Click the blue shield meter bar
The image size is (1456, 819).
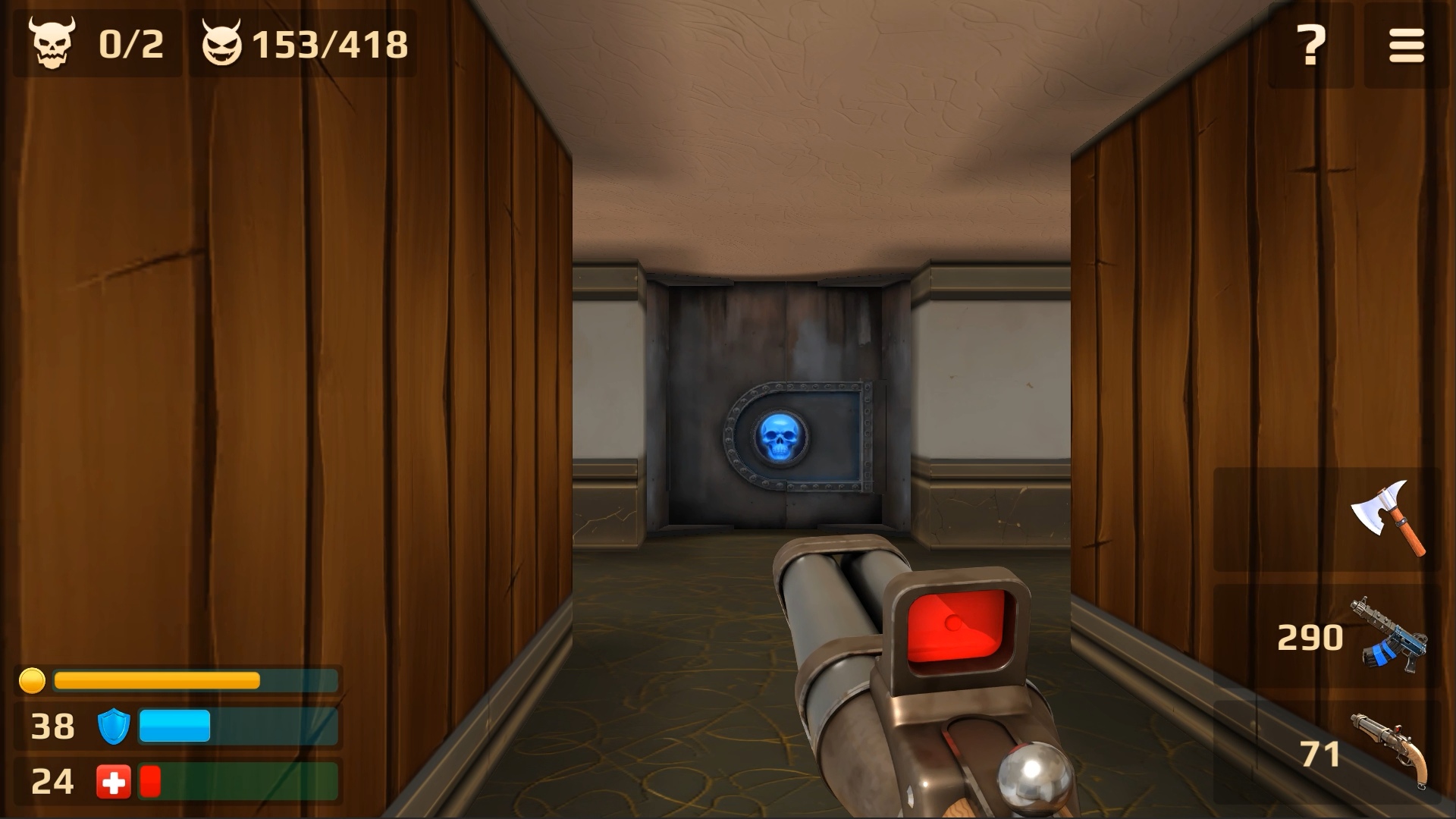click(x=173, y=726)
